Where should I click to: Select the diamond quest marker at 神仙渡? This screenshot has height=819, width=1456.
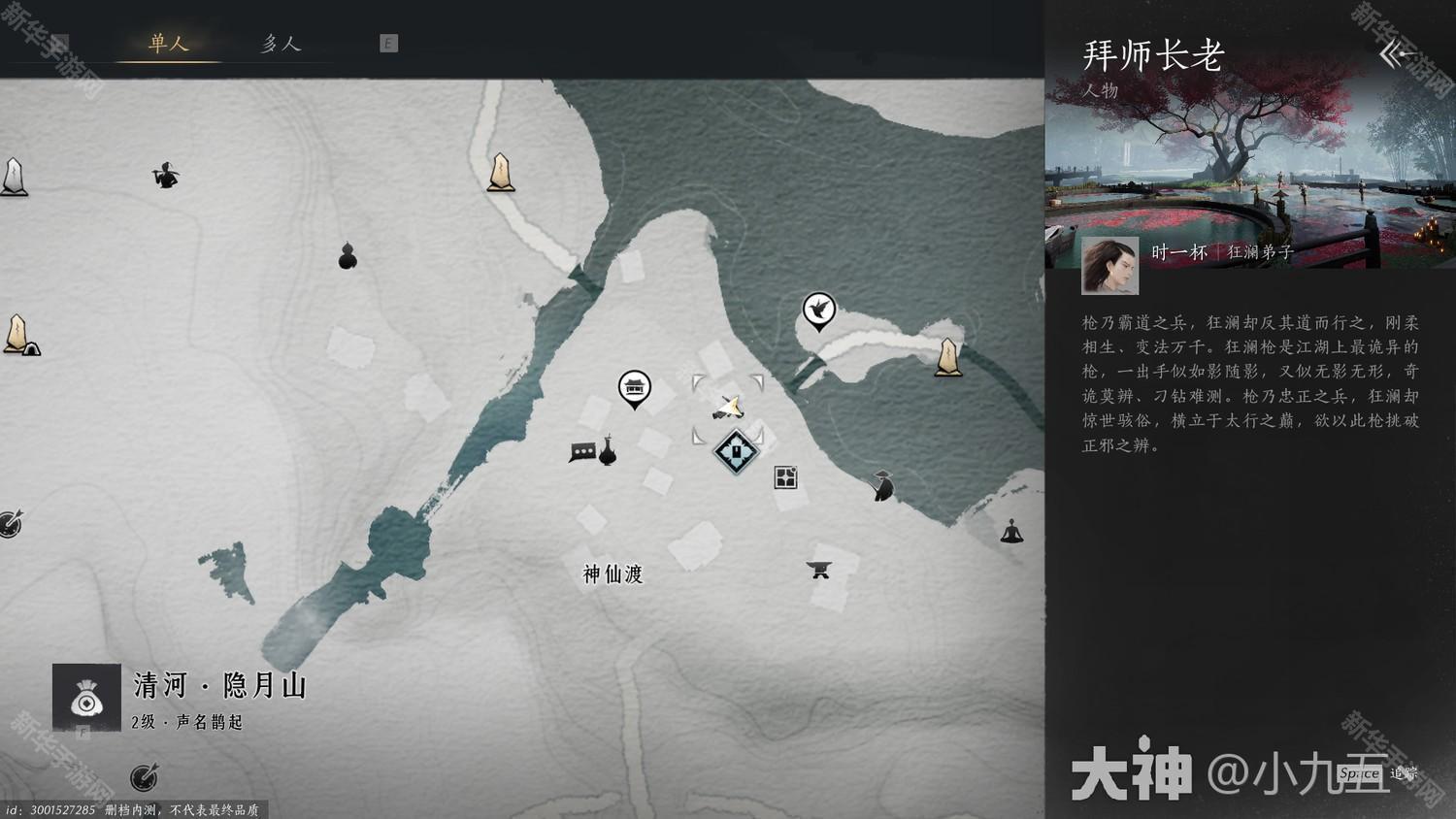click(735, 449)
